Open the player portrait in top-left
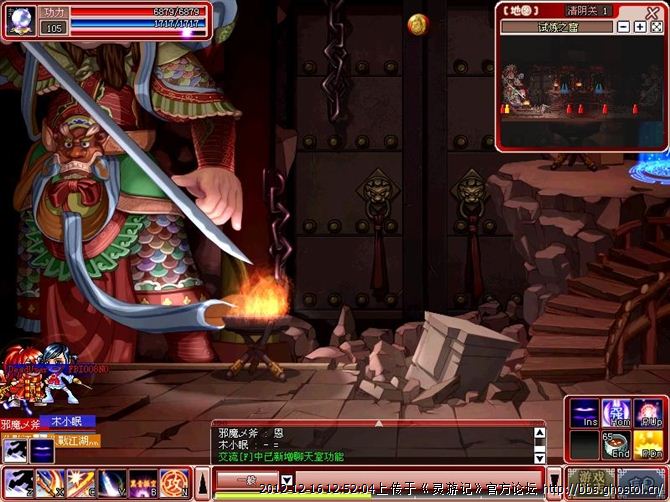Screen dimensions: 670x502 click(20, 20)
